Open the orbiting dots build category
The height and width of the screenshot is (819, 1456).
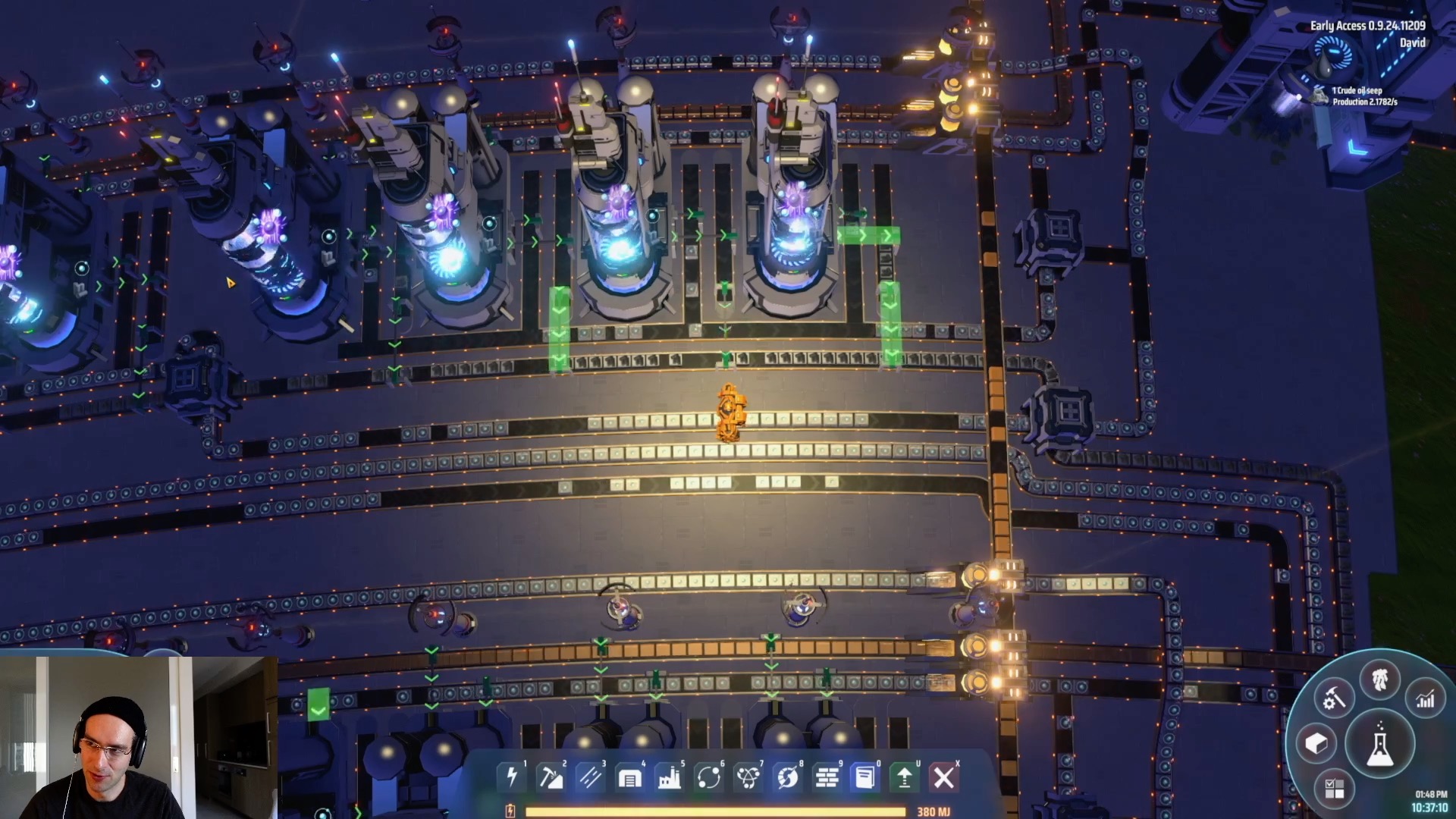(x=708, y=777)
